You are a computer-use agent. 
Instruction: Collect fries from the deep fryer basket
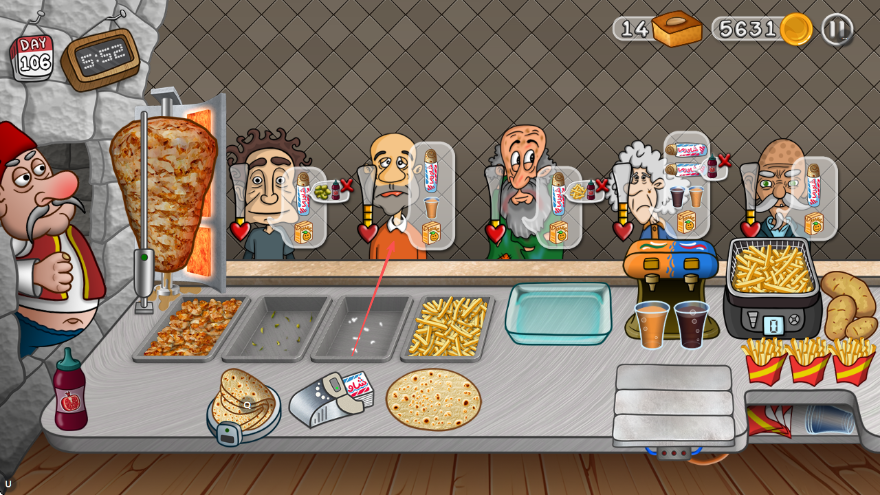click(x=771, y=269)
